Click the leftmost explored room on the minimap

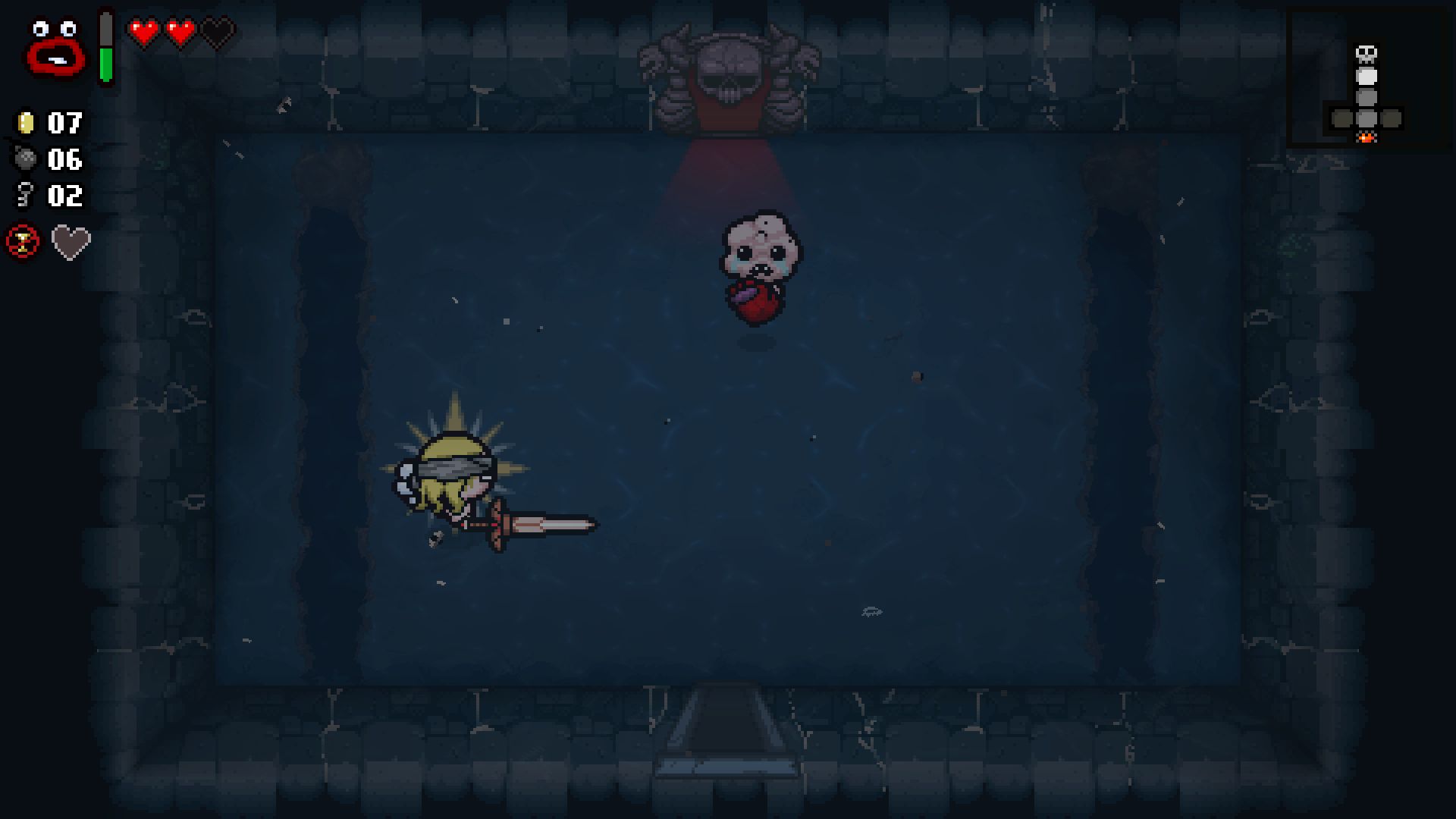coord(1341,119)
